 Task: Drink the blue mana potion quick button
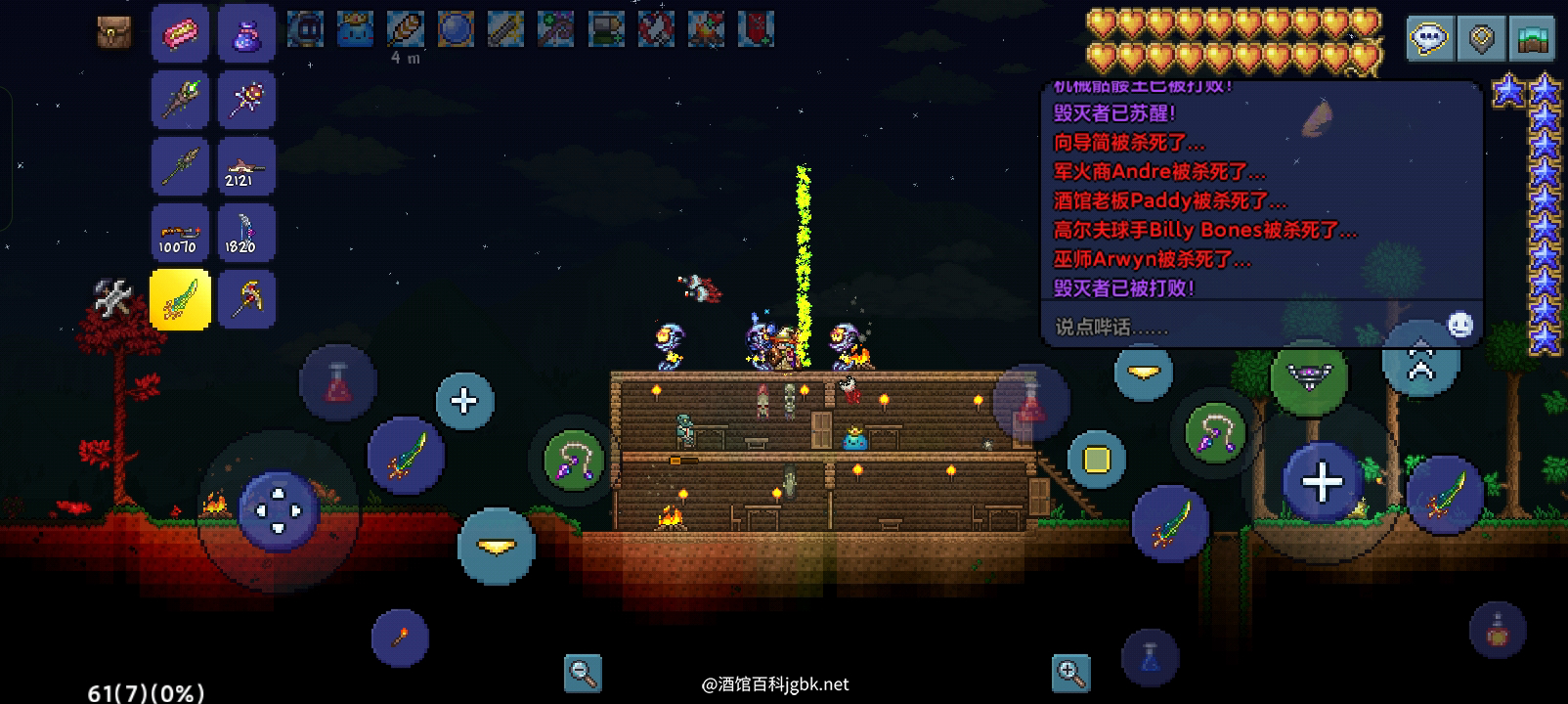pyautogui.click(x=1150, y=657)
